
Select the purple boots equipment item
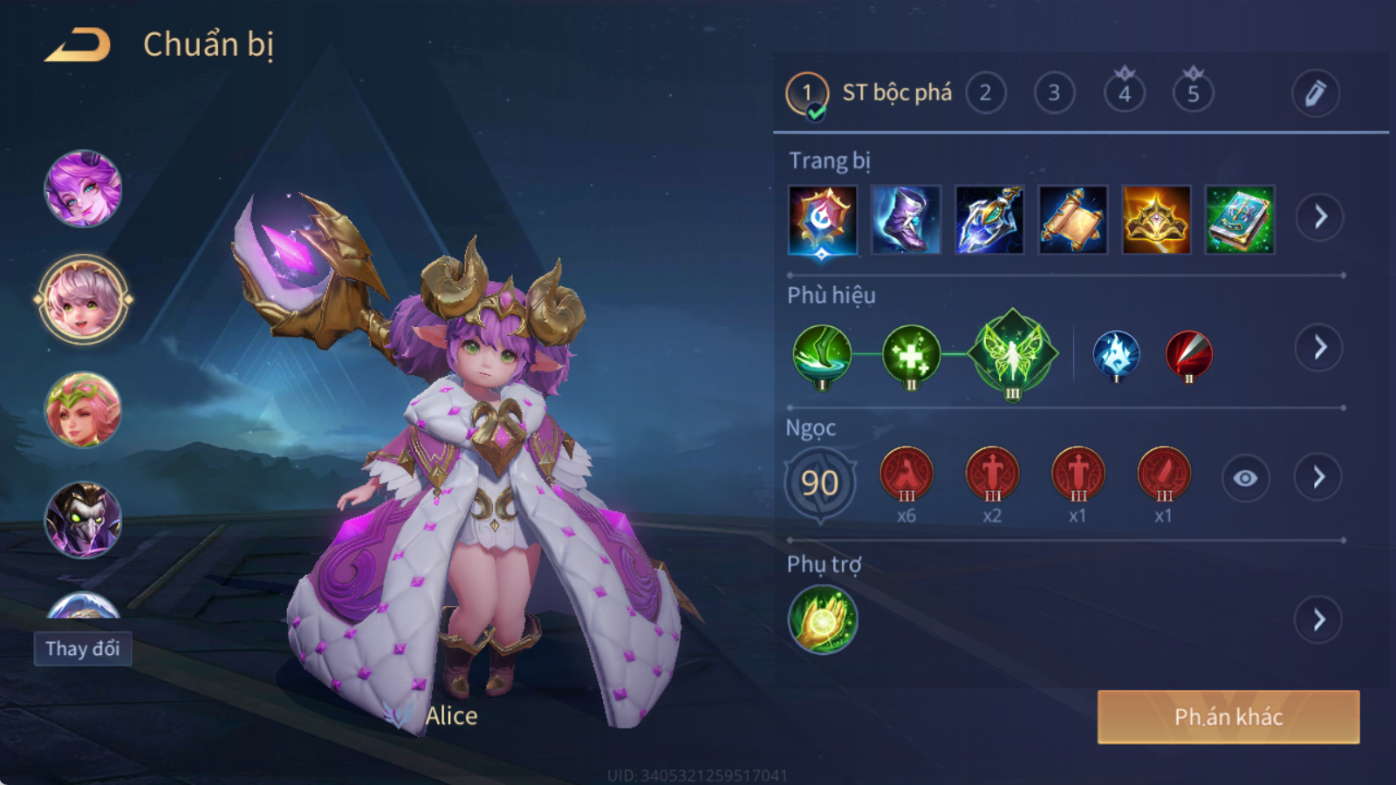[906, 219]
